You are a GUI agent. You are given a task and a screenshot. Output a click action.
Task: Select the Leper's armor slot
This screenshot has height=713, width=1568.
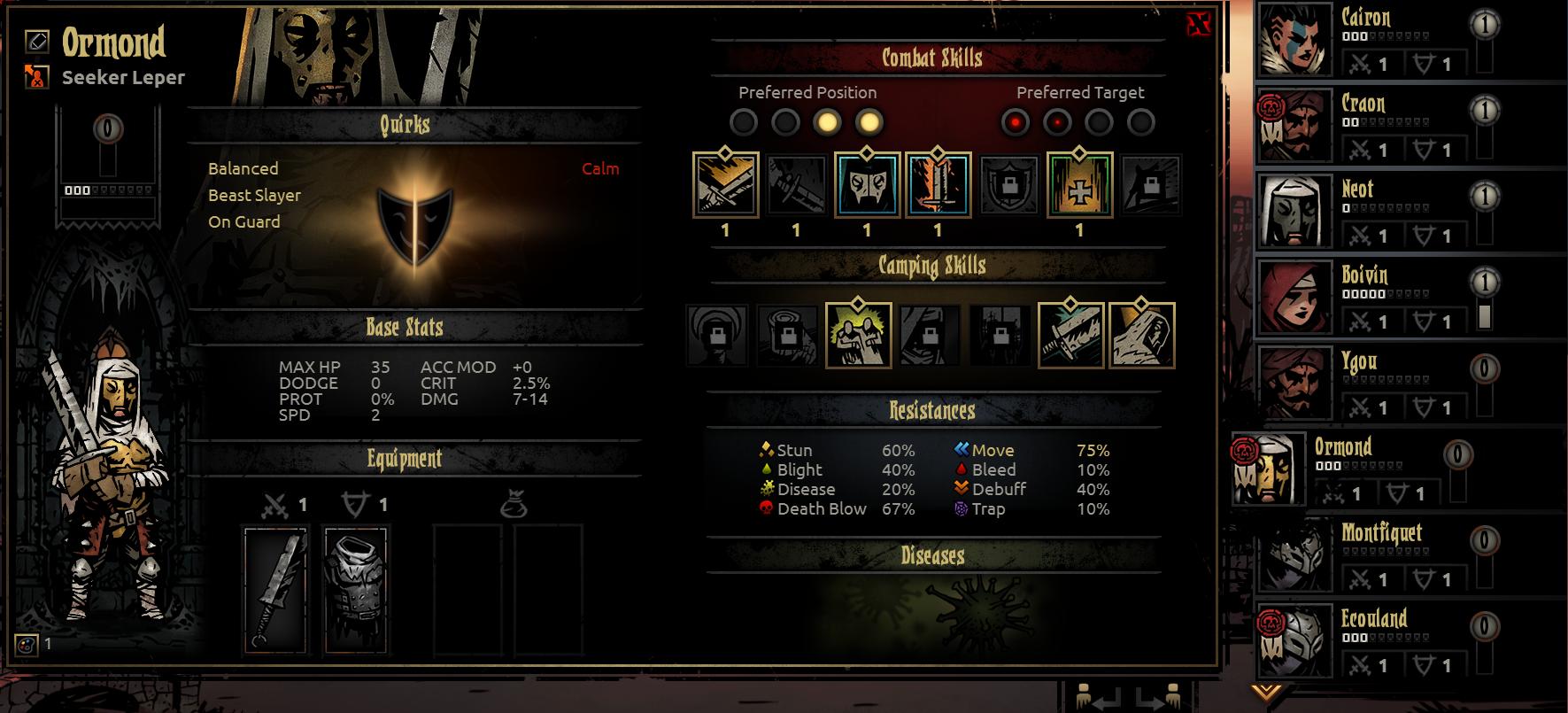(x=356, y=589)
